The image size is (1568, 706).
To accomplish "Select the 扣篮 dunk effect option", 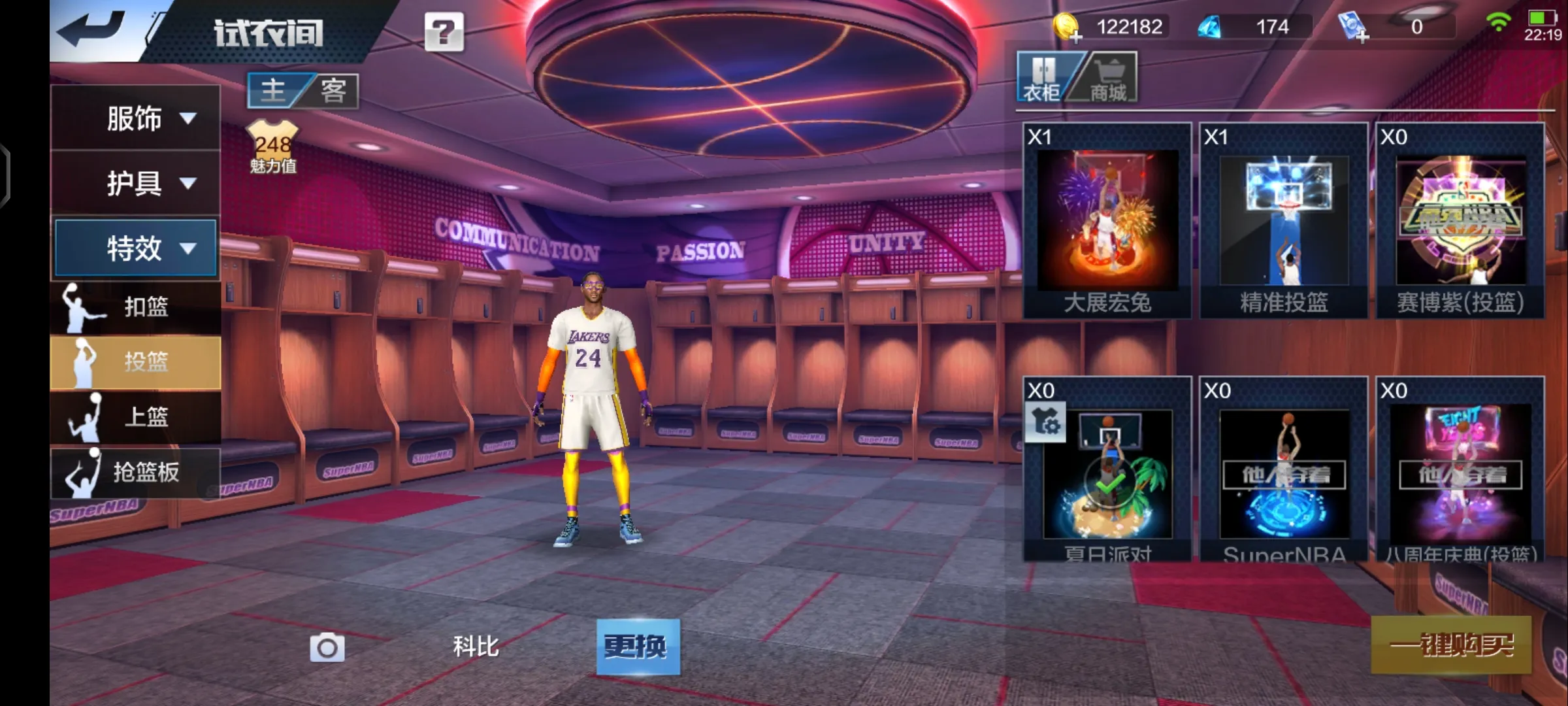I will 135,307.
